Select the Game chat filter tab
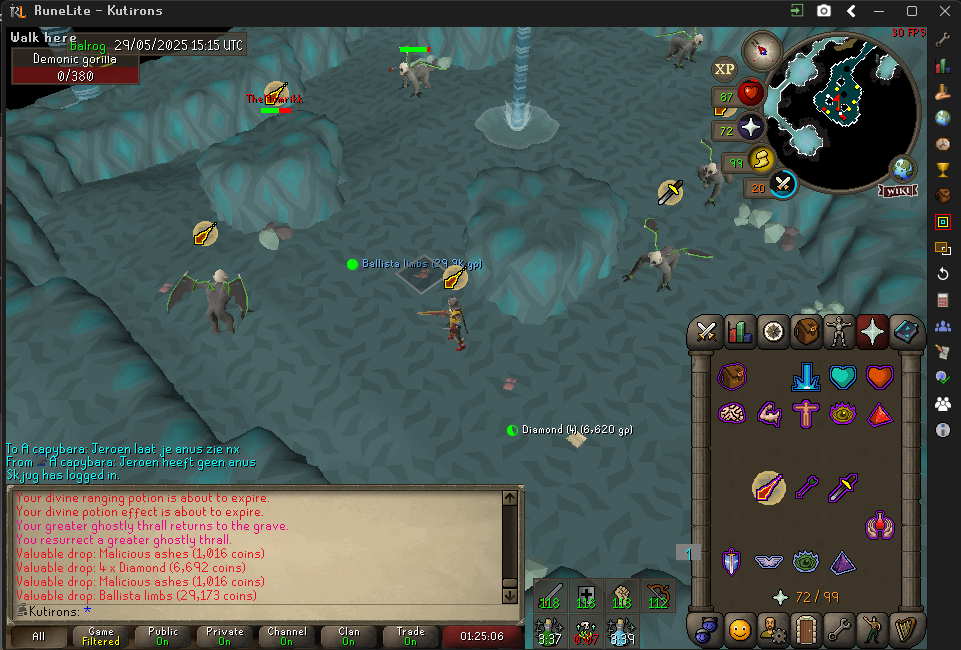 point(101,636)
